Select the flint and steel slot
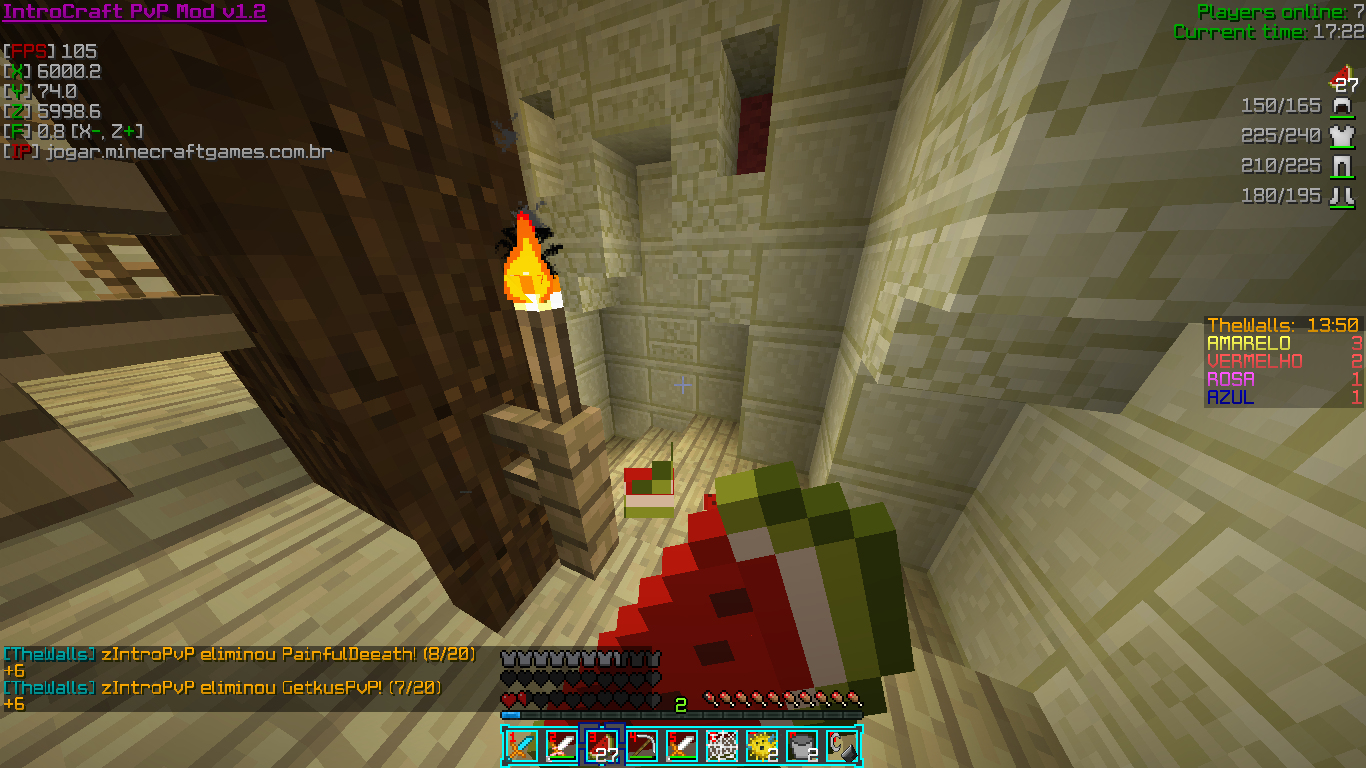The image size is (1366, 768). click(842, 746)
